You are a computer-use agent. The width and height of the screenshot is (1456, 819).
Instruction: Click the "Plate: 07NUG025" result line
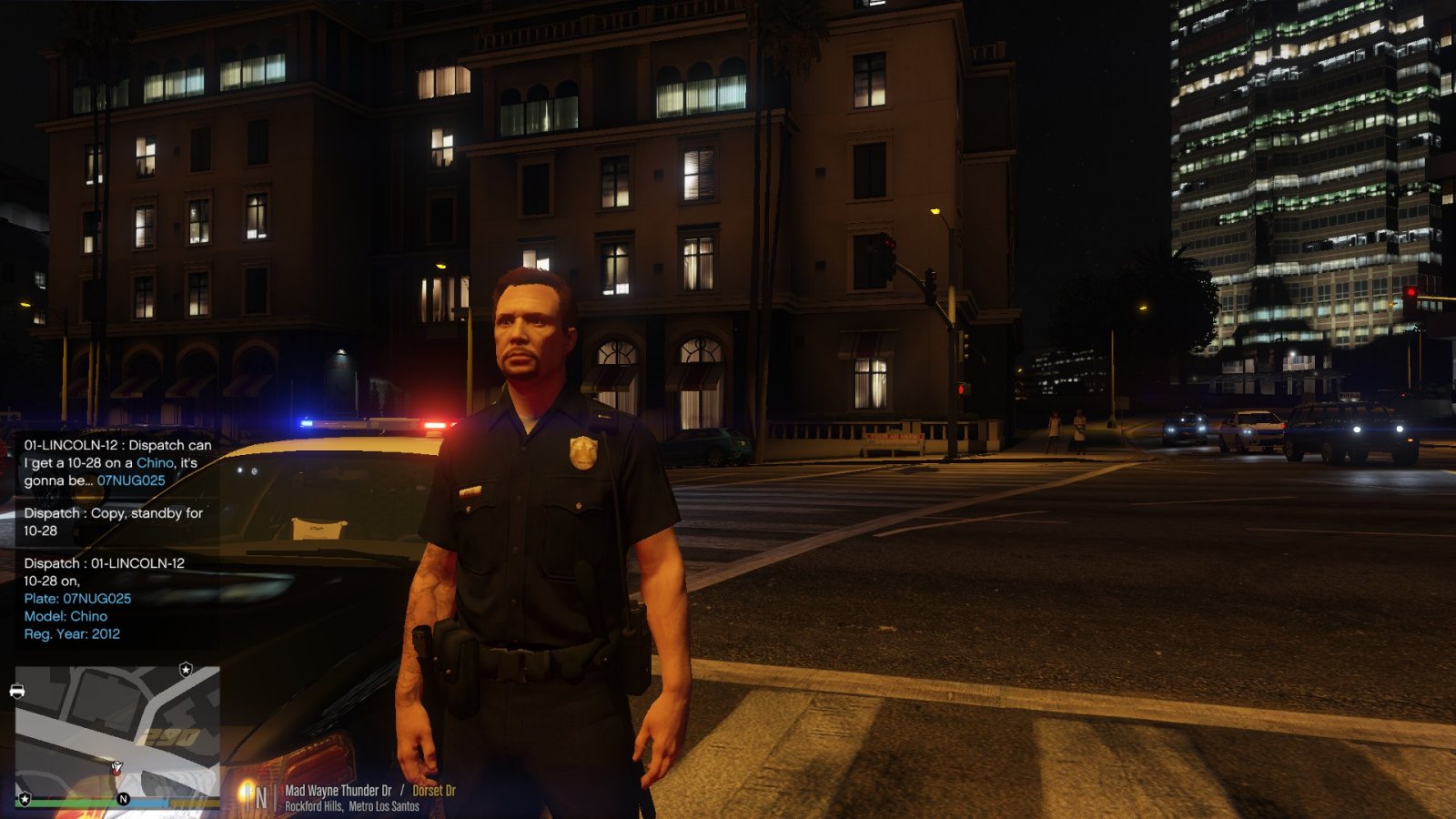coord(77,598)
